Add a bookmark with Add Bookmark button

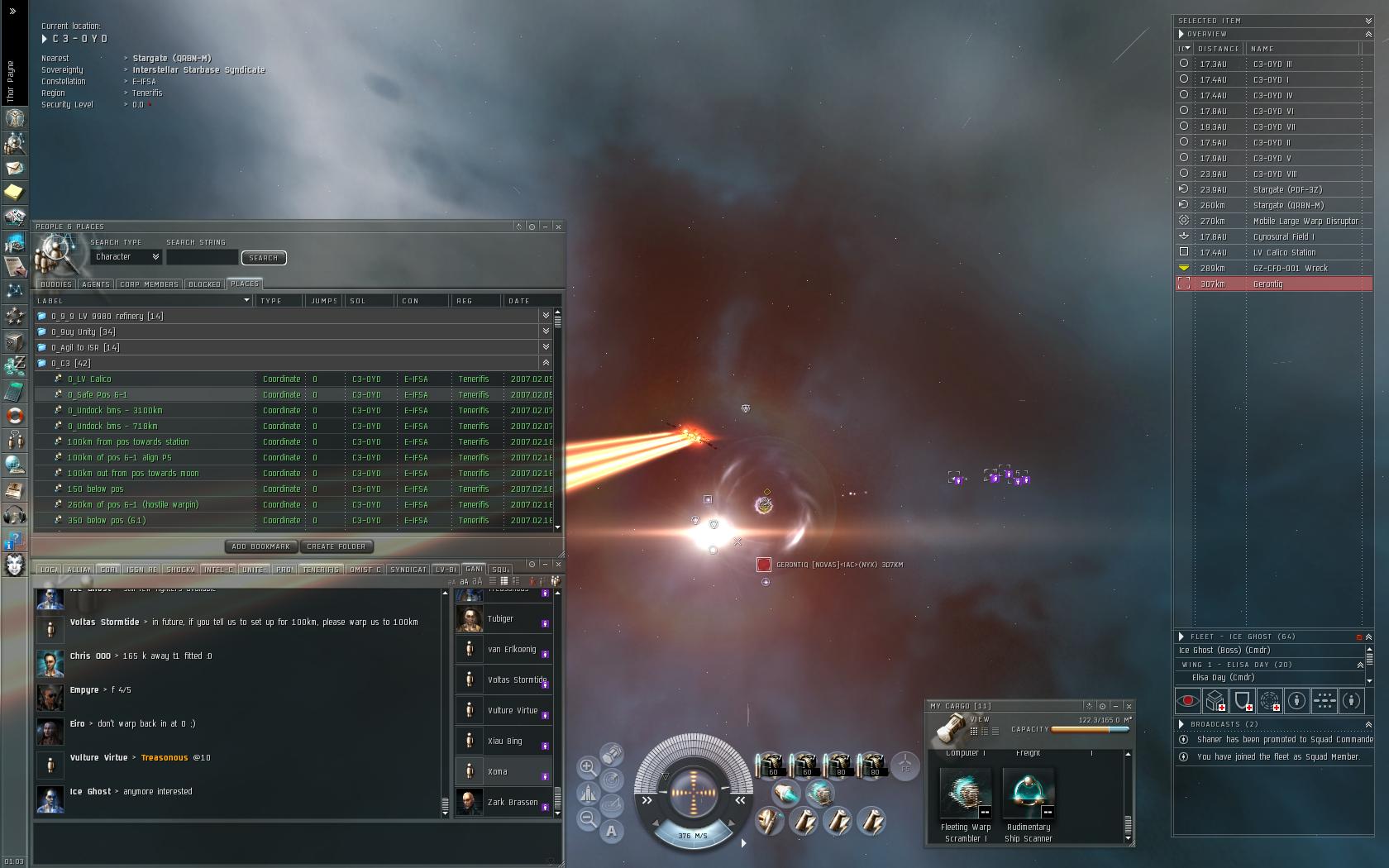(x=260, y=546)
